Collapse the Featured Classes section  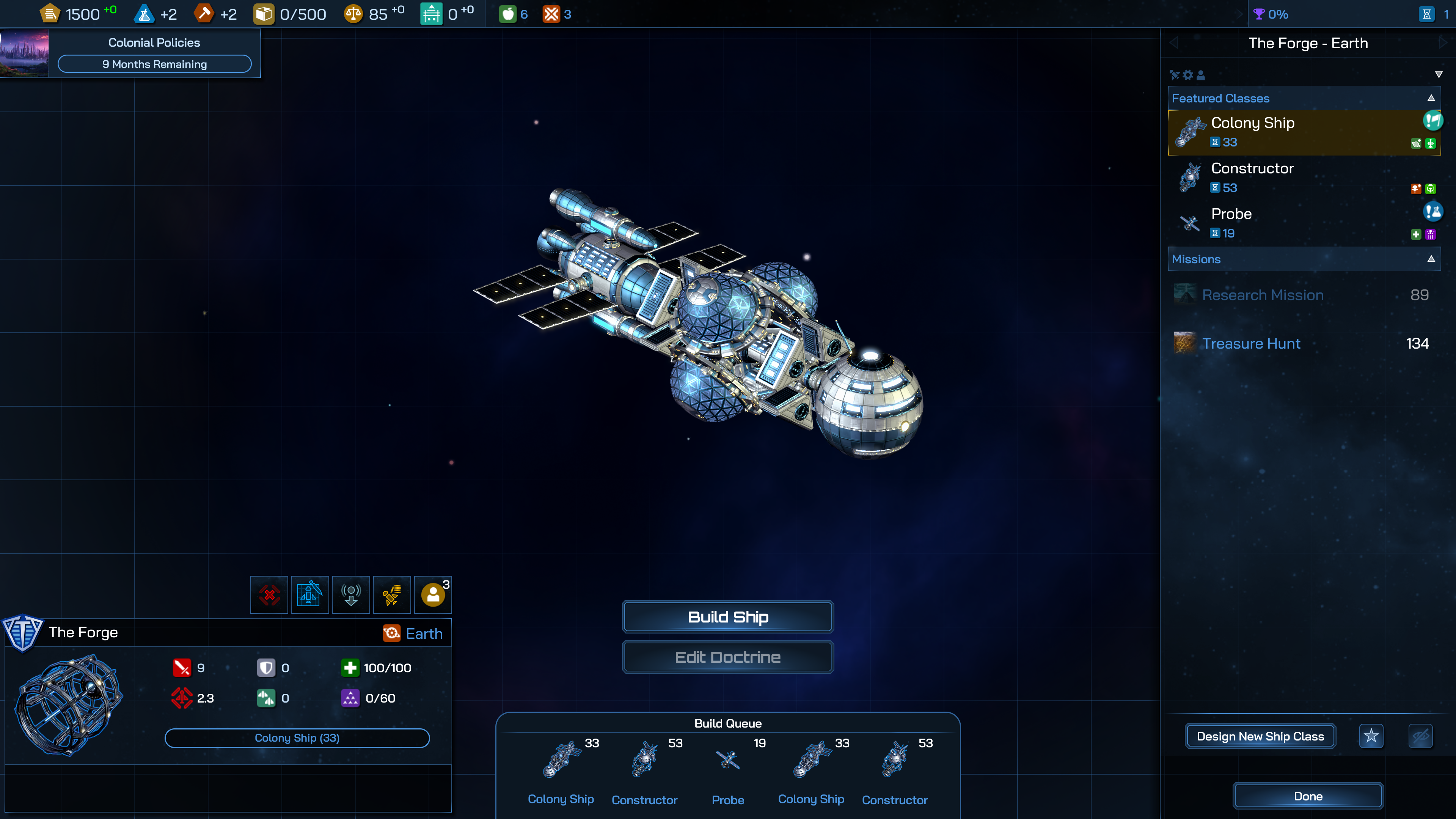point(1431,98)
